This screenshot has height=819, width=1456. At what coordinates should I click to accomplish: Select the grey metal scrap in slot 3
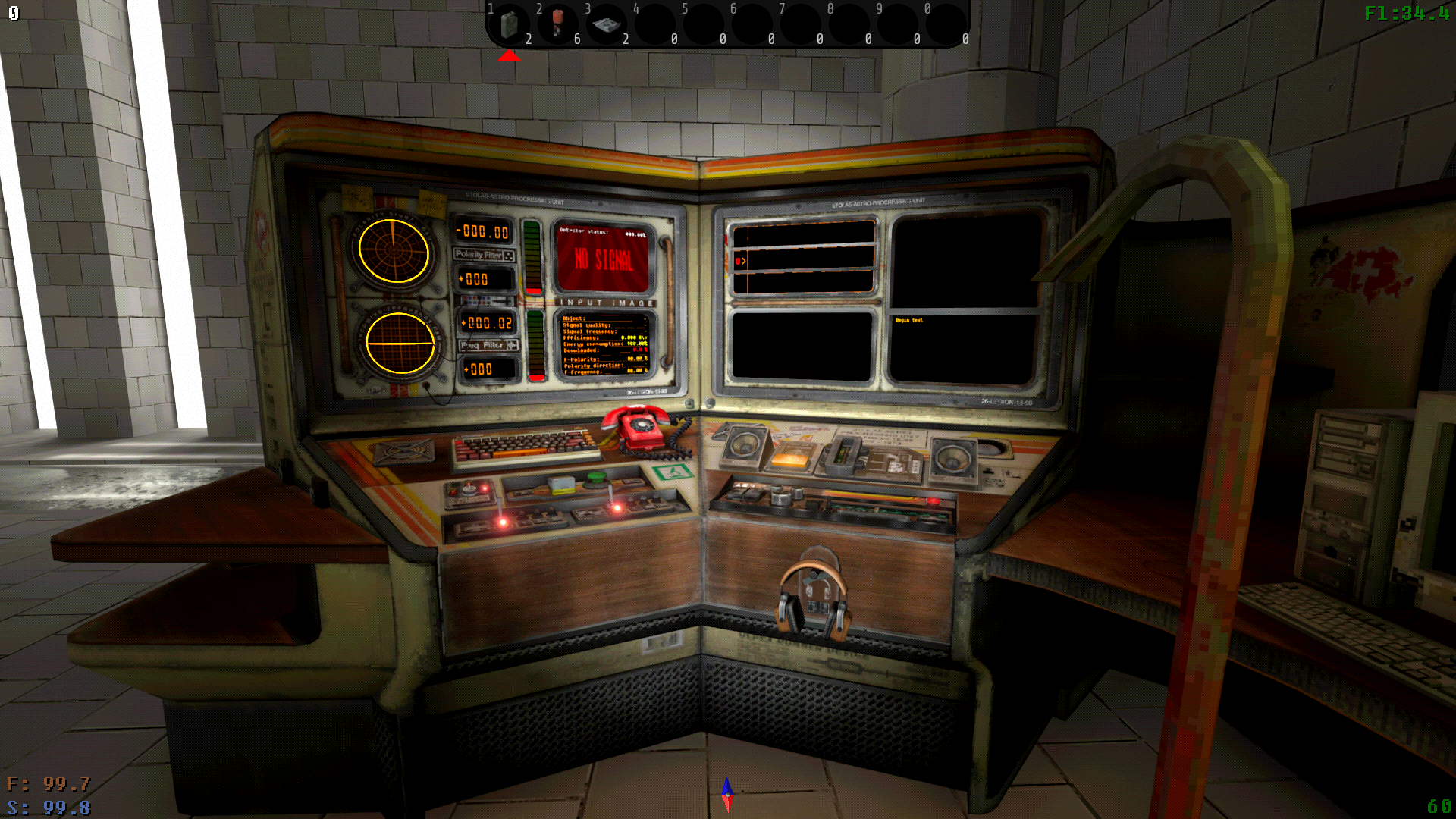[x=607, y=24]
